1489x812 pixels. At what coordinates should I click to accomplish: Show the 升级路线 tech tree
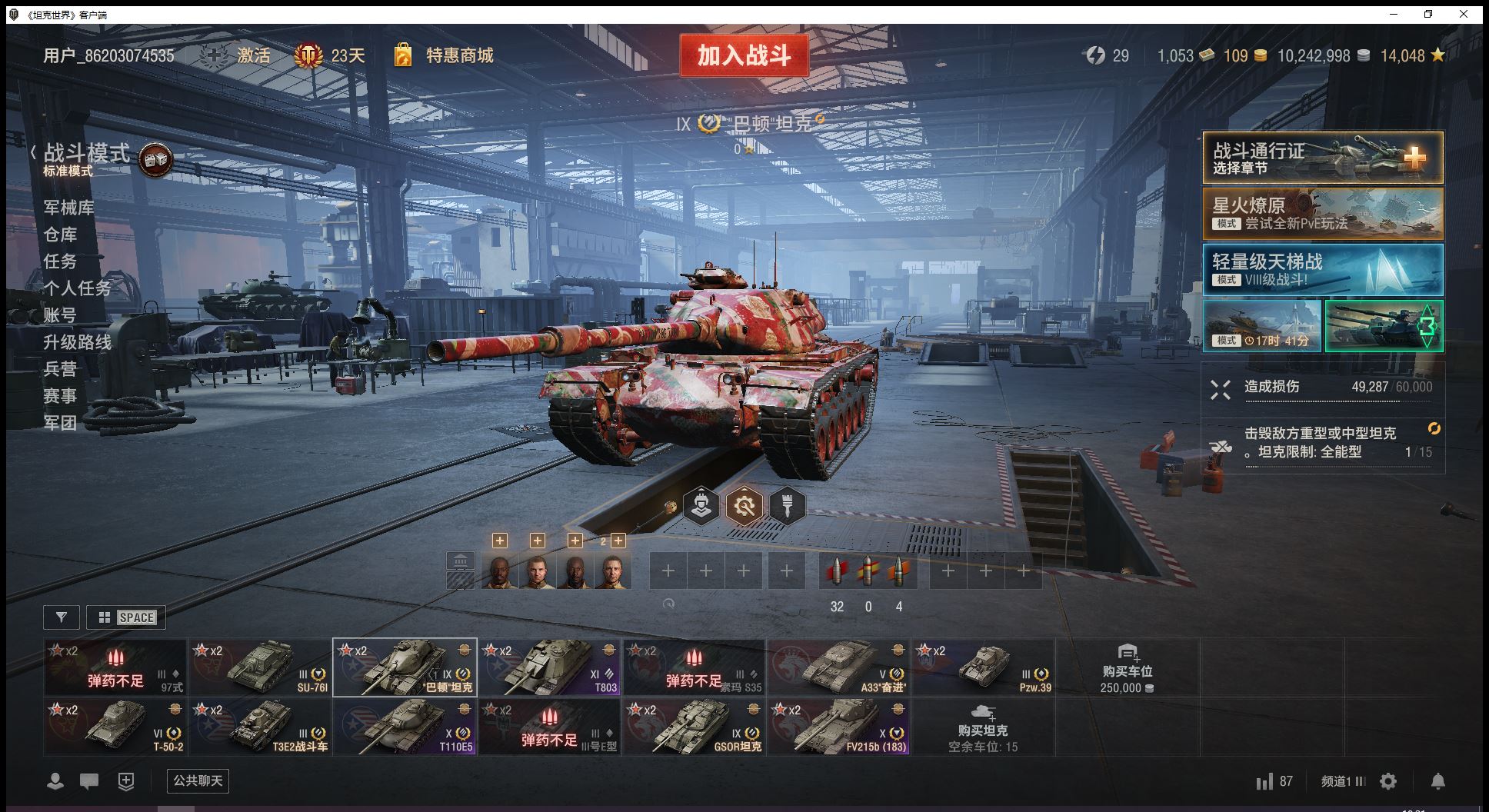pyautogui.click(x=77, y=342)
